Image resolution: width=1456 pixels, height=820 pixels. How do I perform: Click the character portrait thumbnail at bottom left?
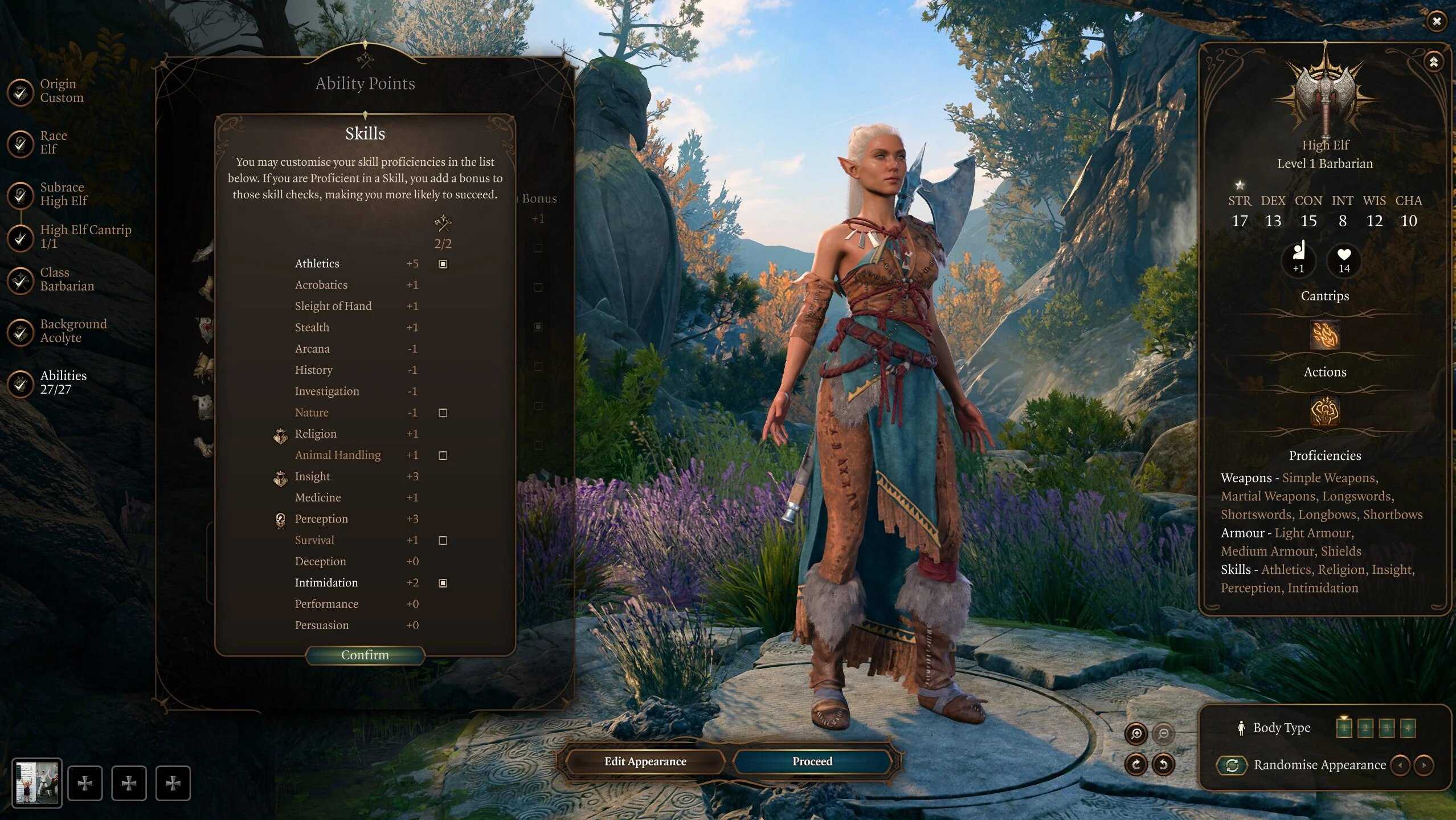click(38, 782)
